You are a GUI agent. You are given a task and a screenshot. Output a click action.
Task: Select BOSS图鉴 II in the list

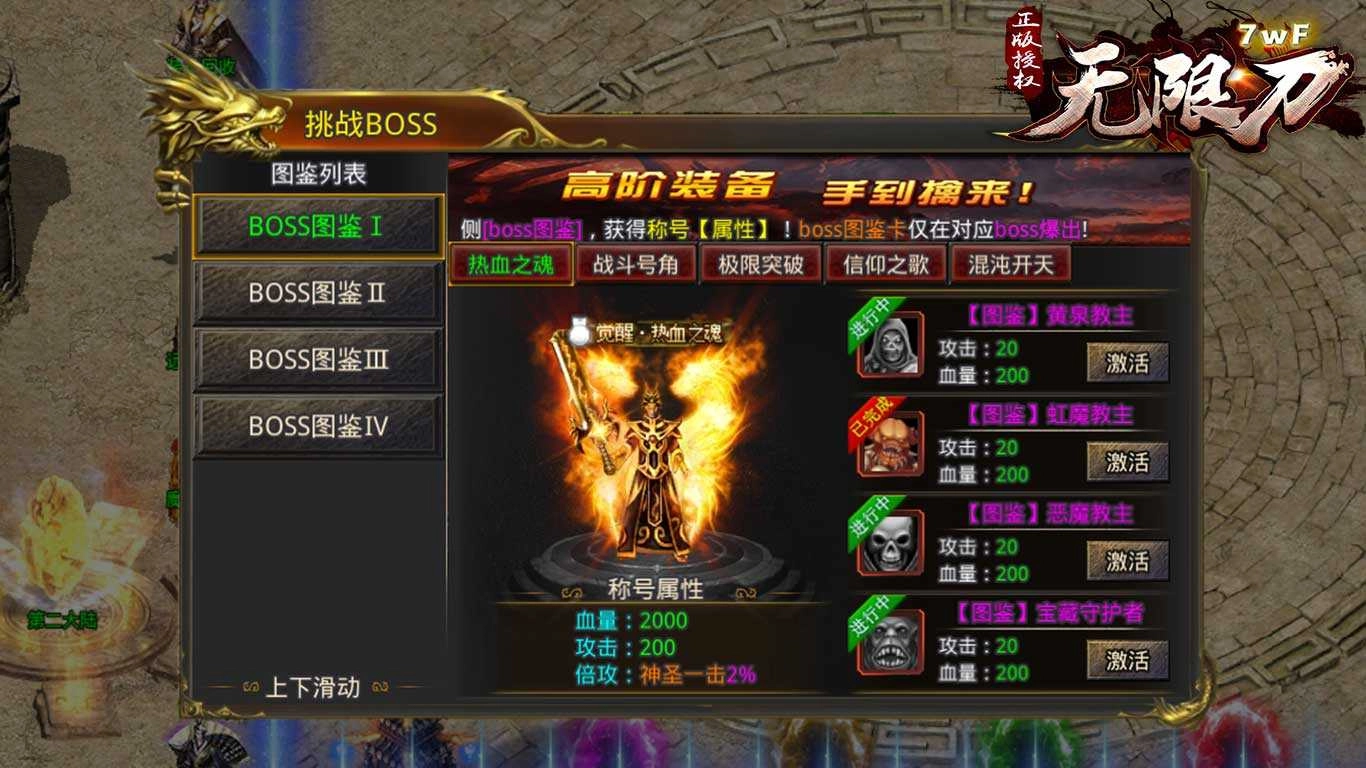point(317,293)
